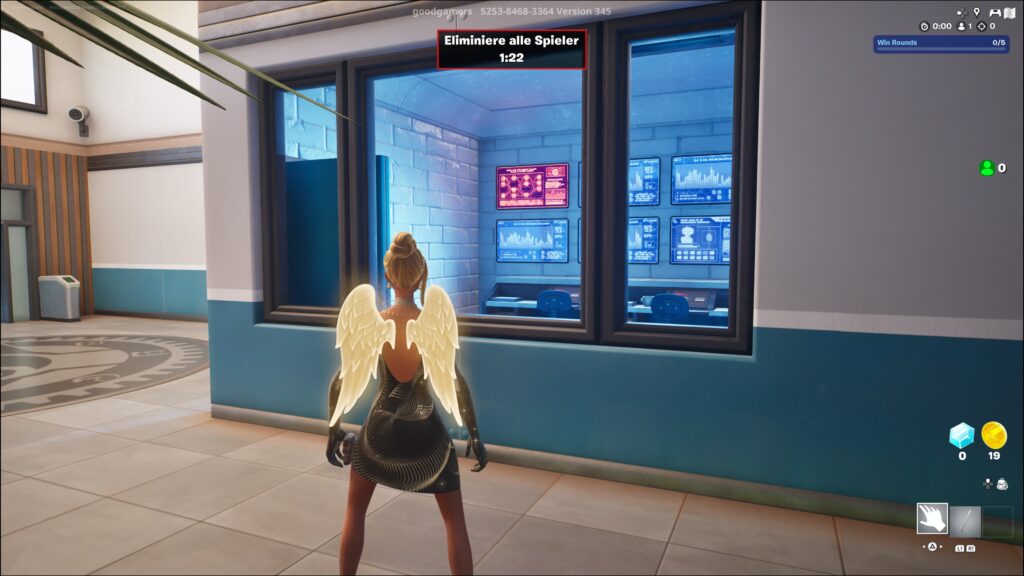1024x576 pixels.
Task: Click the map marker pin icon
Action: coord(976,12)
